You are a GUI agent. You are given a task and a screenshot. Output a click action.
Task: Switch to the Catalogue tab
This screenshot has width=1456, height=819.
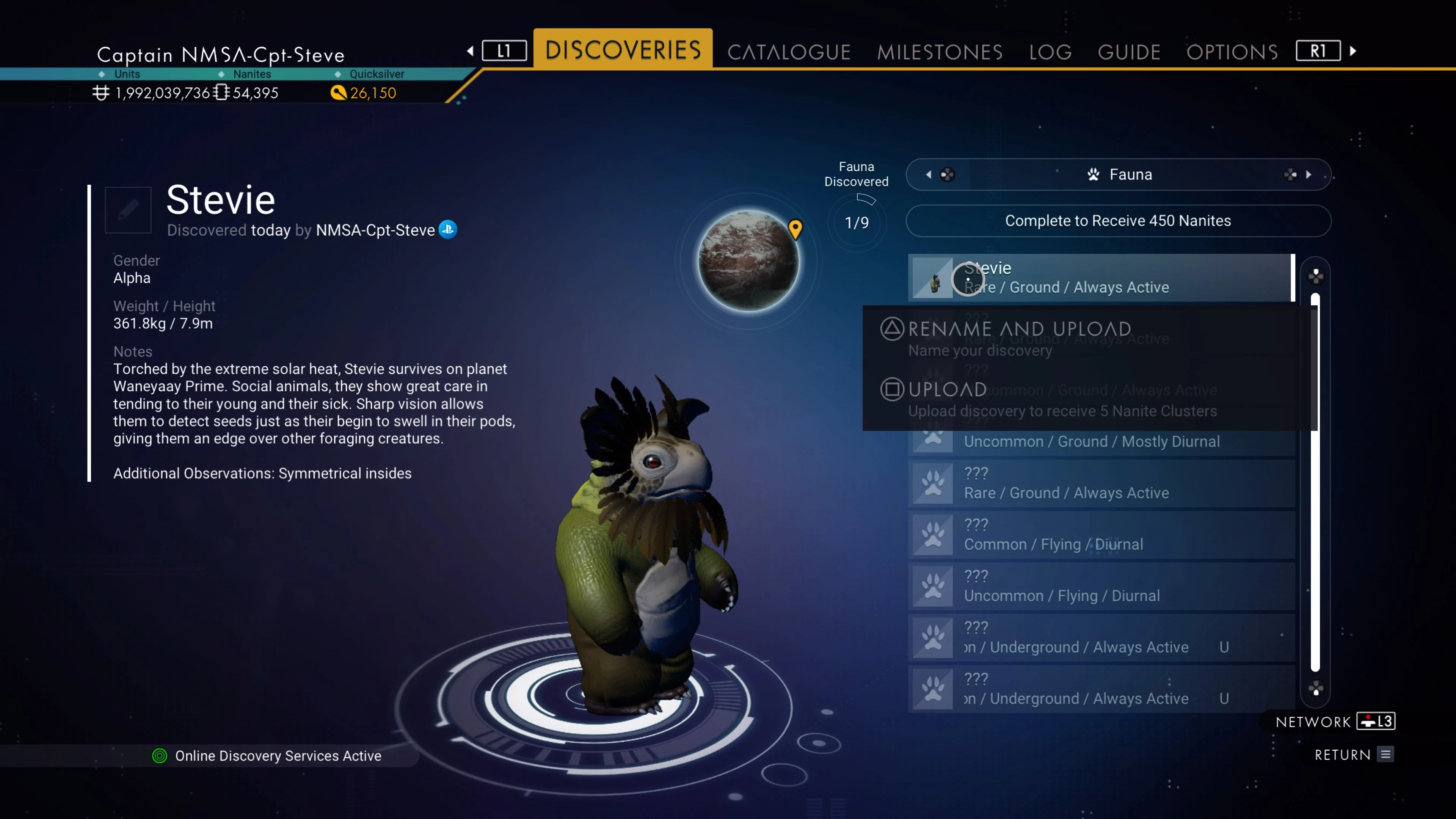point(789,52)
